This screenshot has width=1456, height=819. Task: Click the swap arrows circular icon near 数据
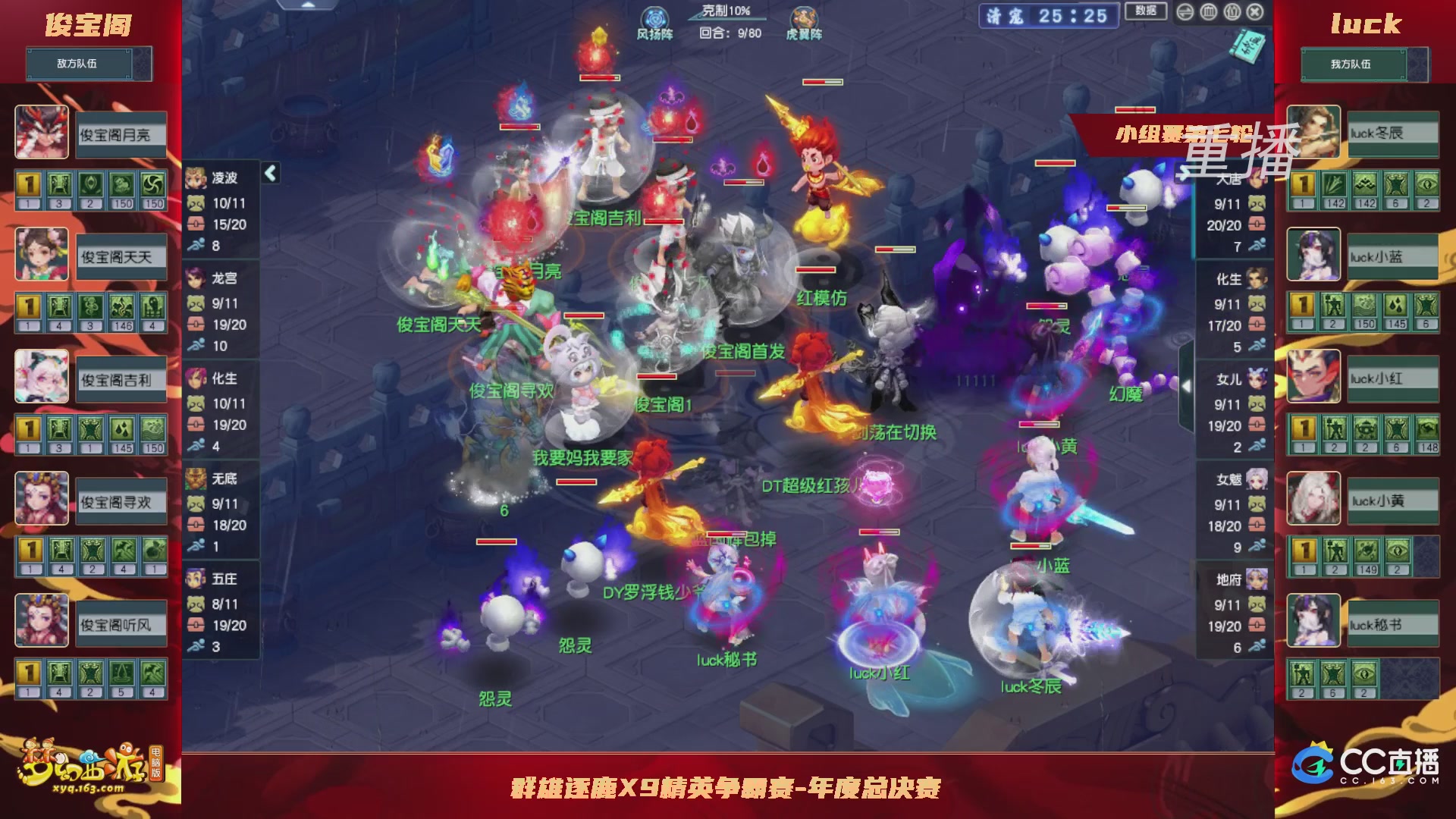1185,13
